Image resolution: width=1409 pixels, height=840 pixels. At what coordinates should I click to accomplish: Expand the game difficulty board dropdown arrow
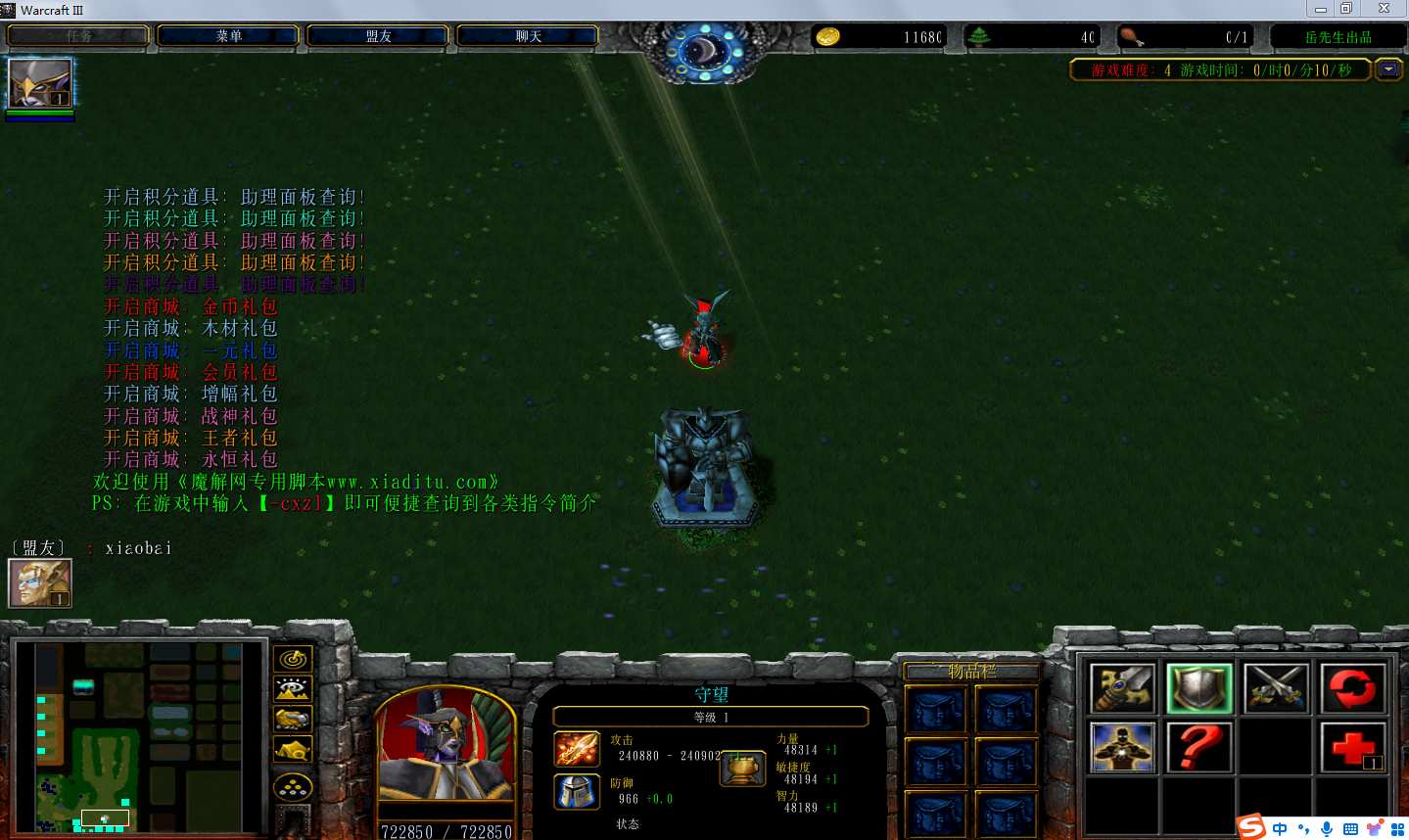point(1388,70)
